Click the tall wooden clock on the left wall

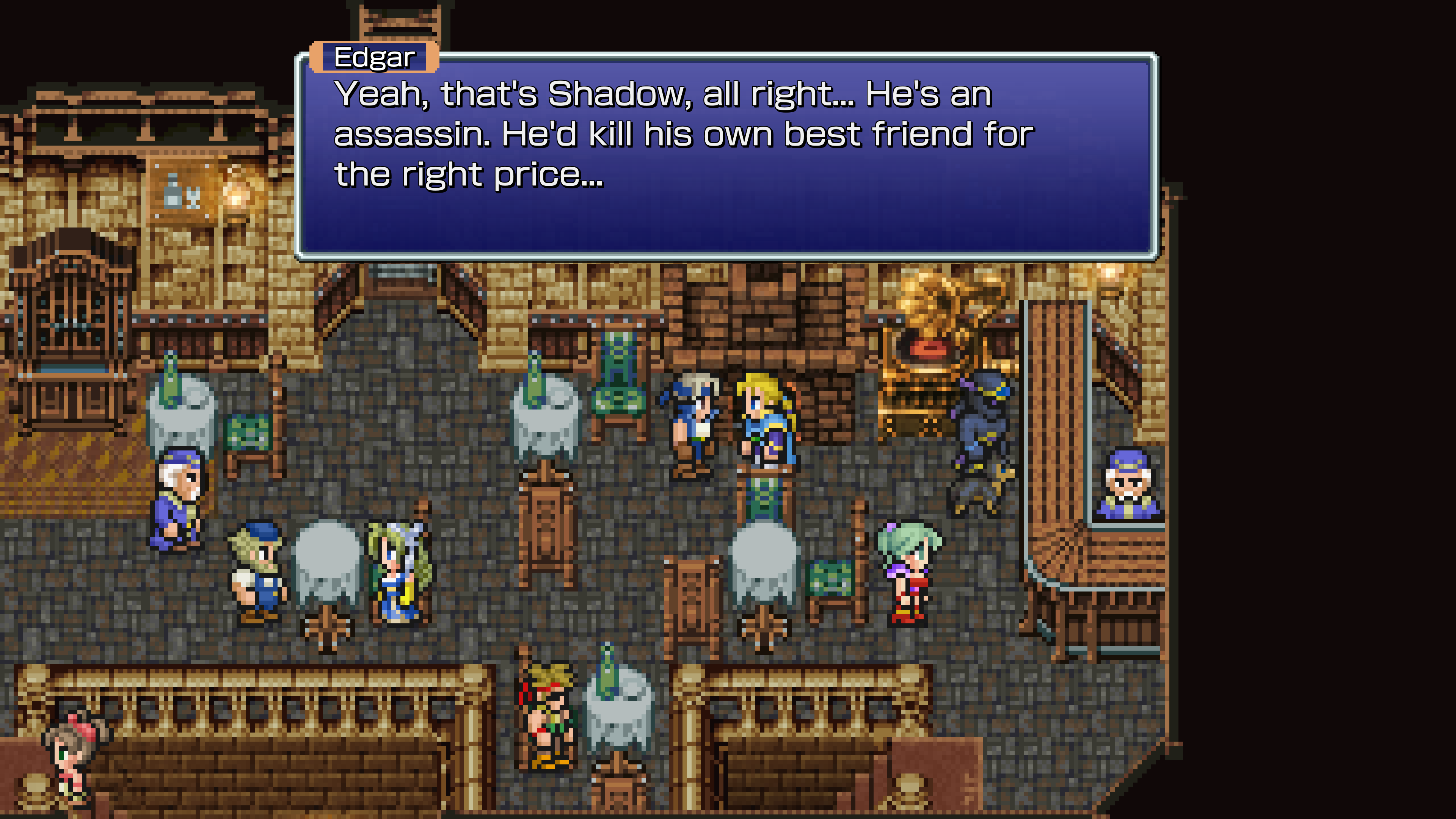click(x=74, y=317)
